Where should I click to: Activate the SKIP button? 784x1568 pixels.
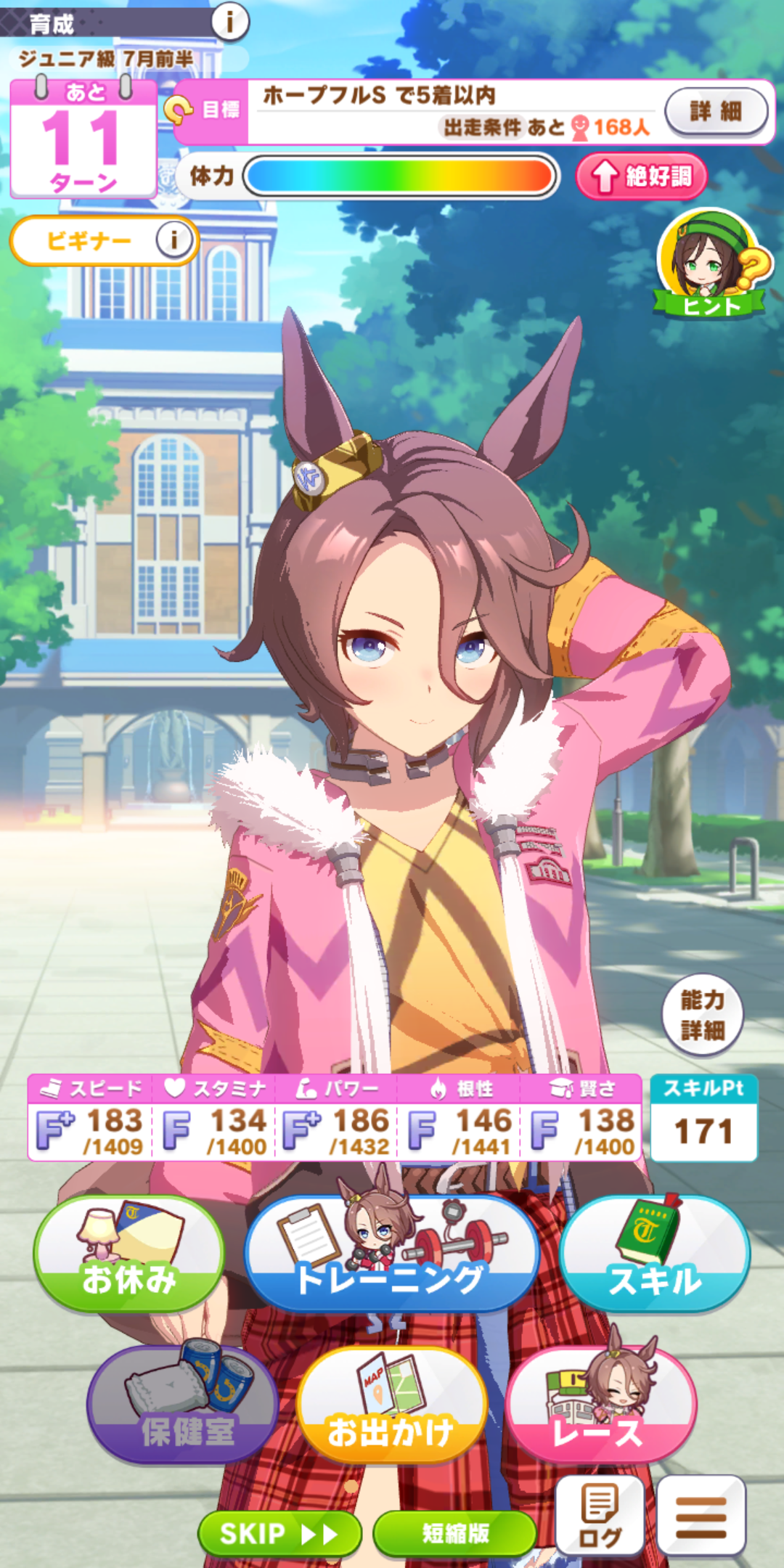279,1533
